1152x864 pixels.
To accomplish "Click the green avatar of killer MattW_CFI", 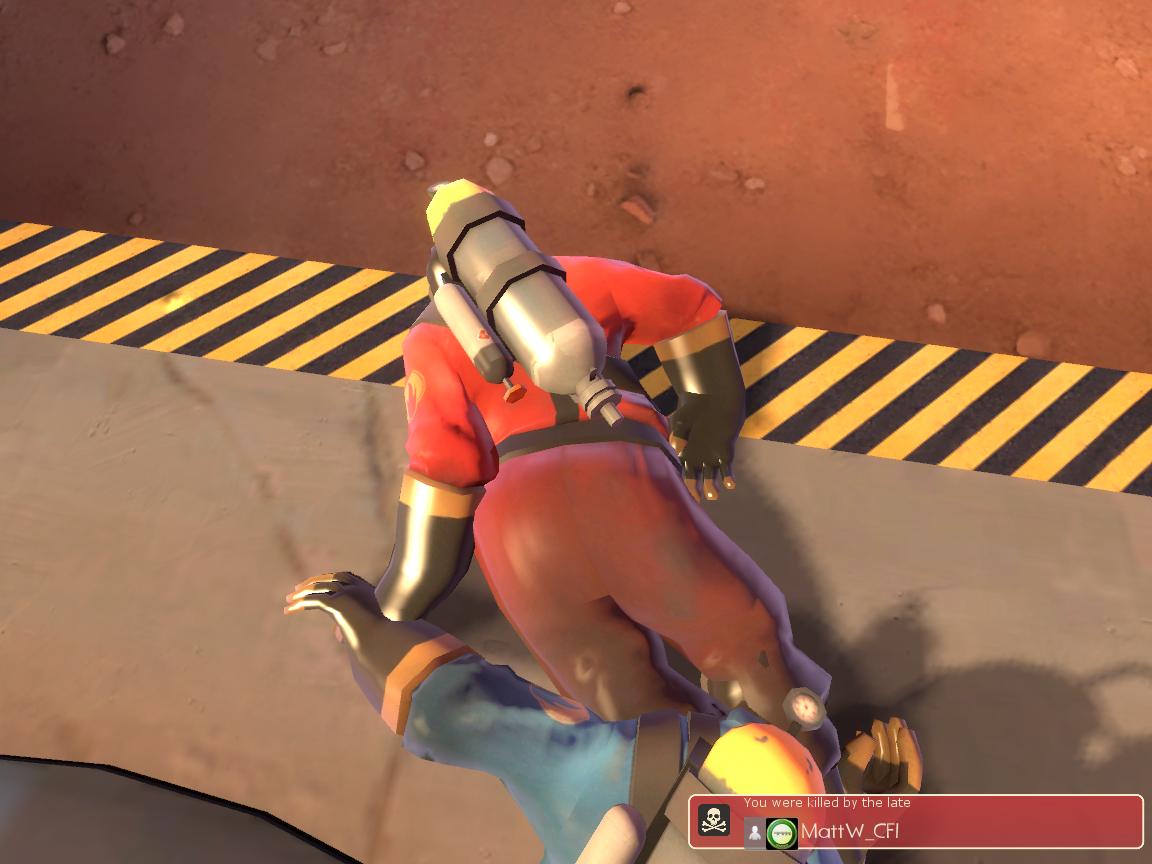I will pos(782,833).
